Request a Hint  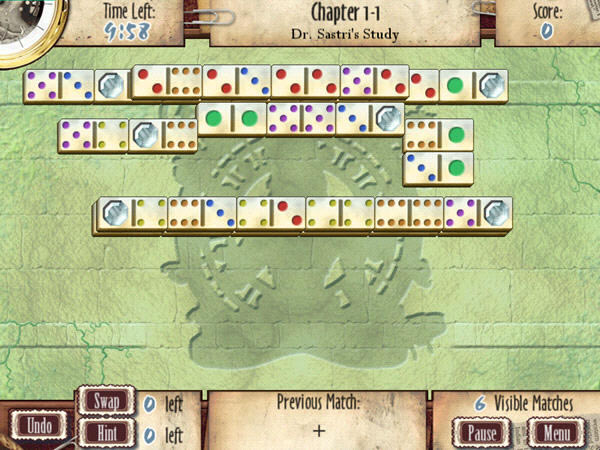pyautogui.click(x=105, y=434)
